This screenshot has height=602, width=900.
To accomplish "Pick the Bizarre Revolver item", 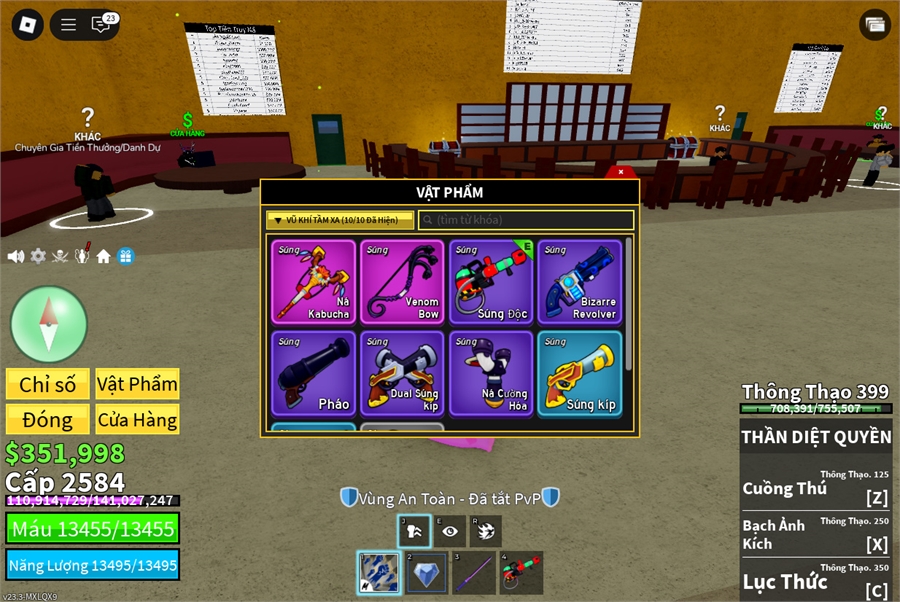I will point(579,281).
